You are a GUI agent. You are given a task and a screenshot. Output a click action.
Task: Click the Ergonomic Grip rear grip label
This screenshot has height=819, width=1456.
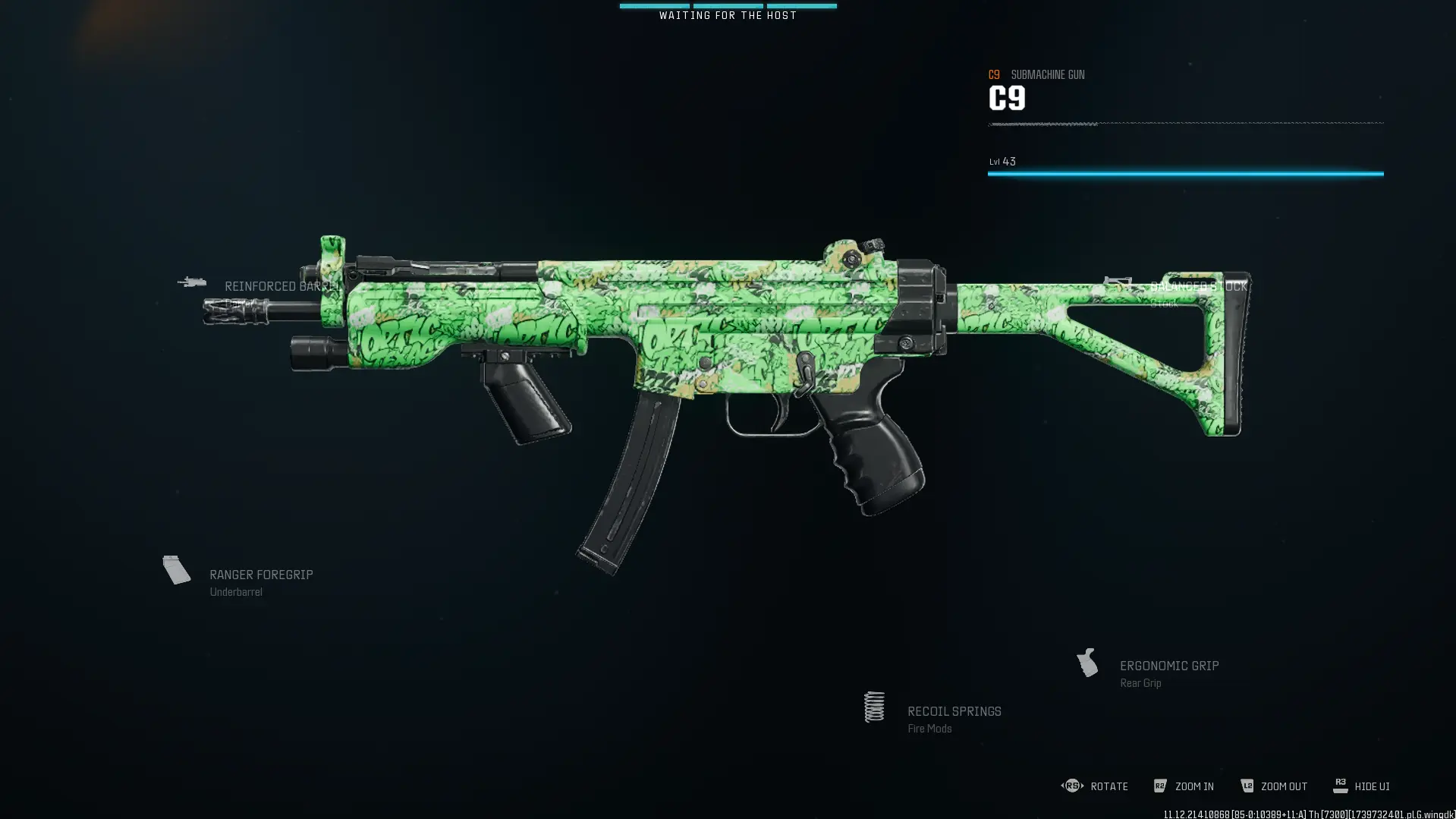point(1169,666)
